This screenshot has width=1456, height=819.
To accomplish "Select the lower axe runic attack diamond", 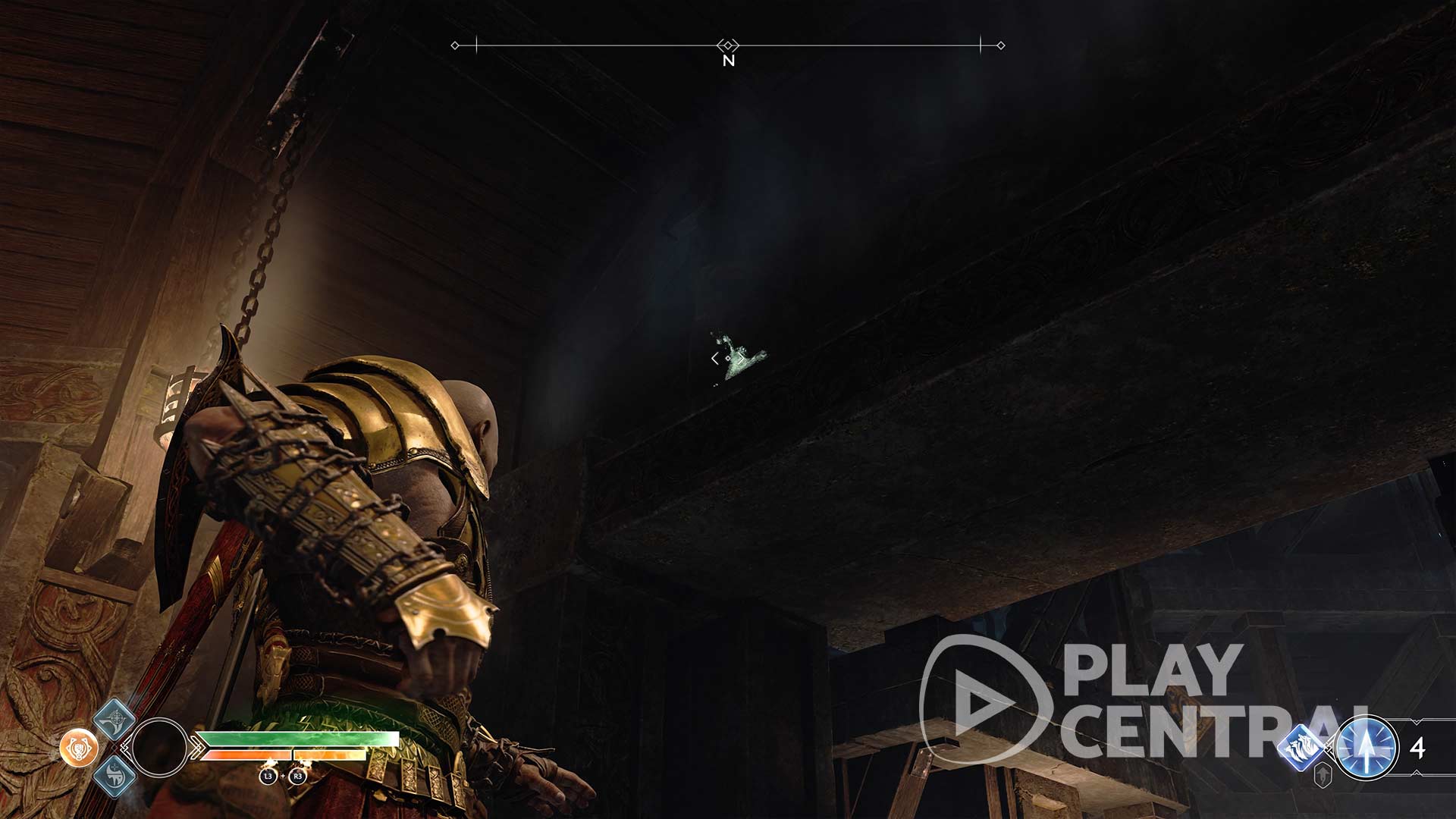I will [x=115, y=776].
